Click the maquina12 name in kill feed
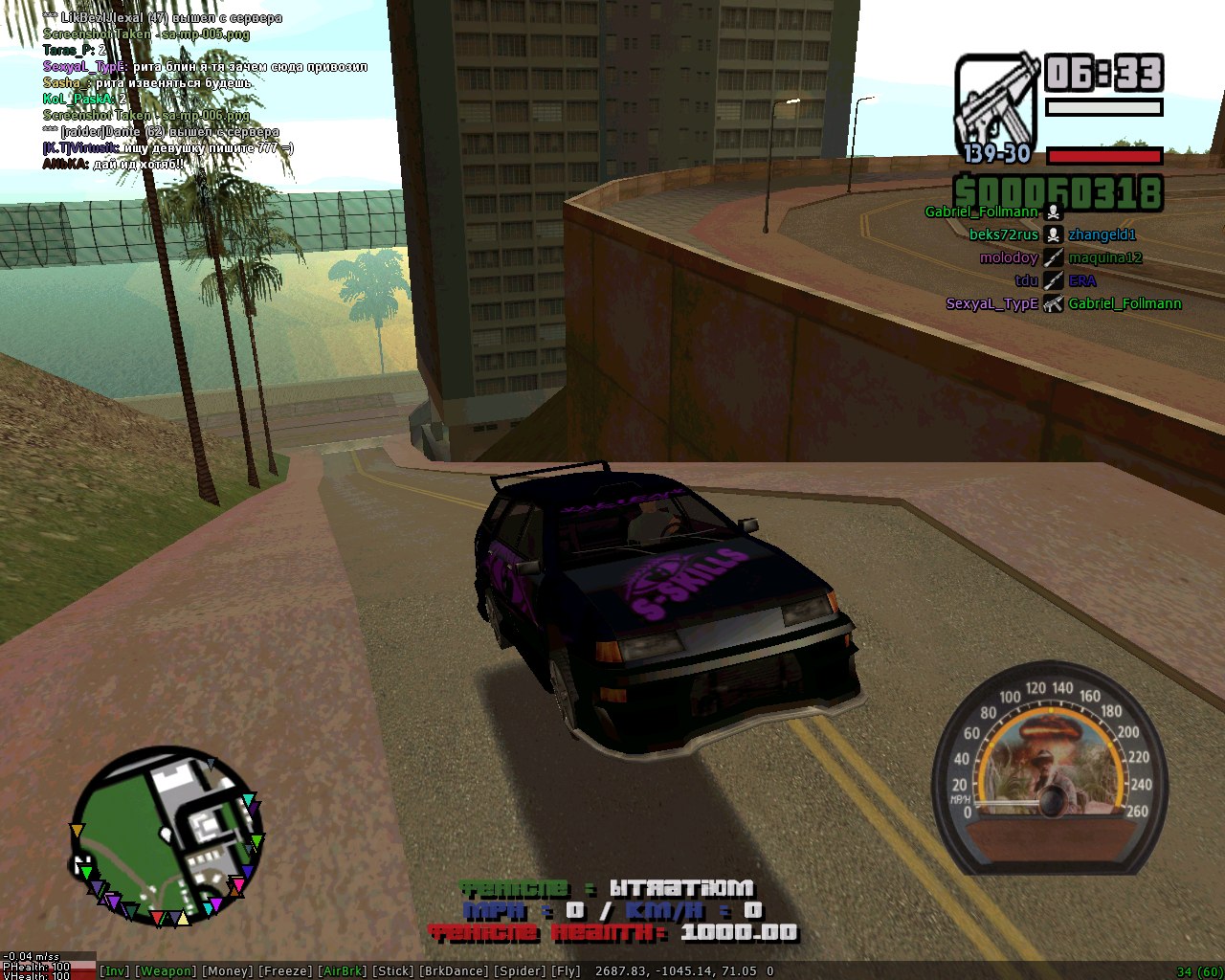The height and width of the screenshot is (980, 1225). [1105, 257]
